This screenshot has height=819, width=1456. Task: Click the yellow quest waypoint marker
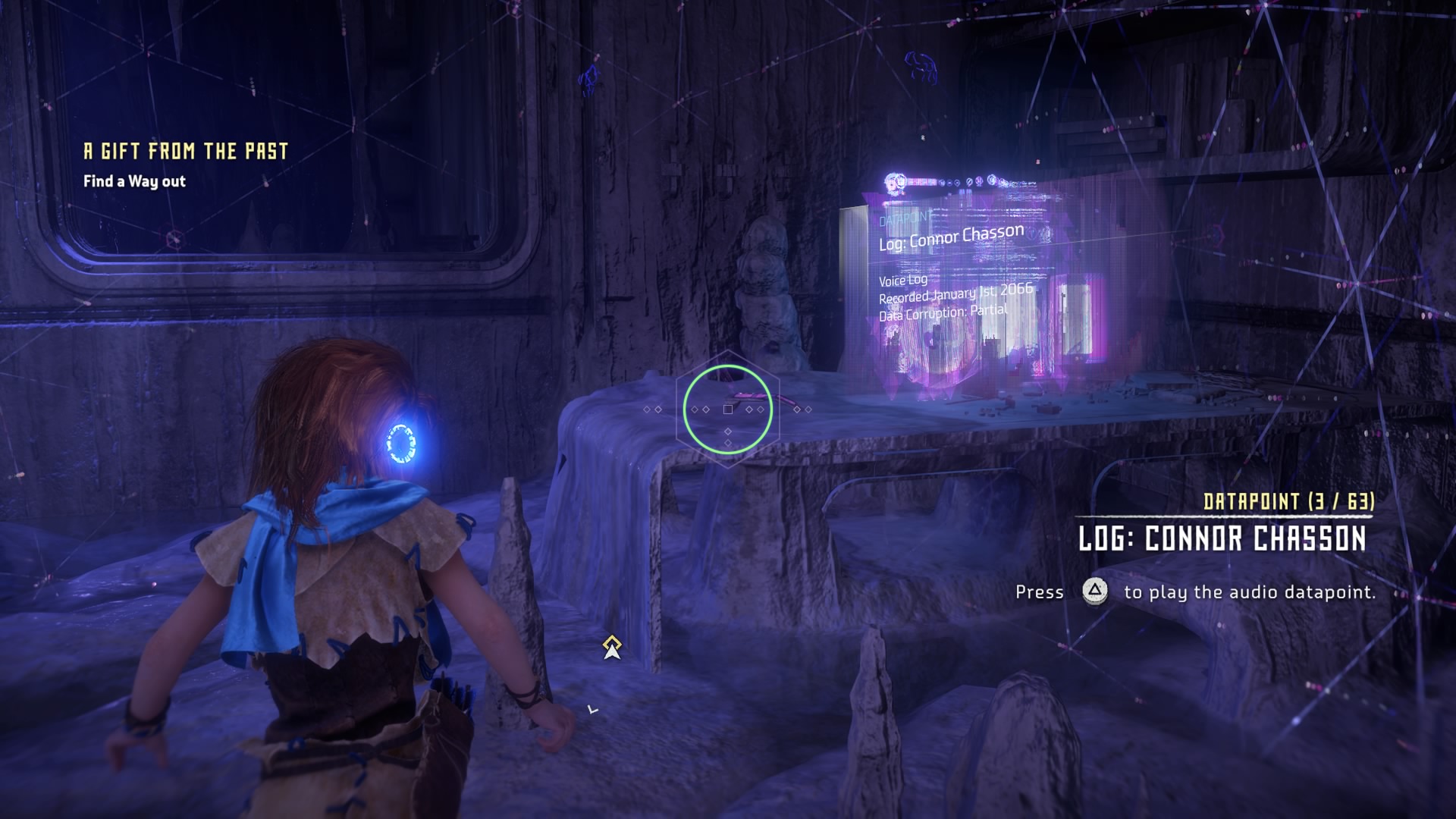(x=612, y=648)
